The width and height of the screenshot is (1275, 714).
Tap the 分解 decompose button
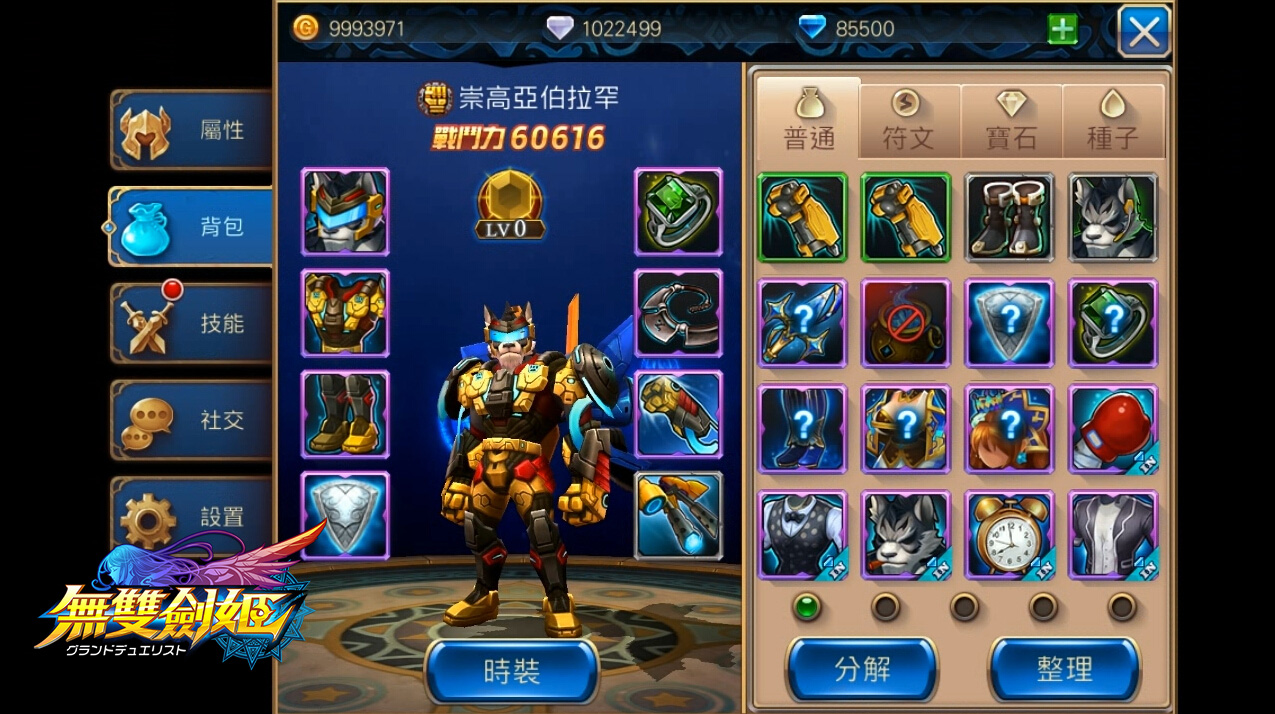(862, 668)
